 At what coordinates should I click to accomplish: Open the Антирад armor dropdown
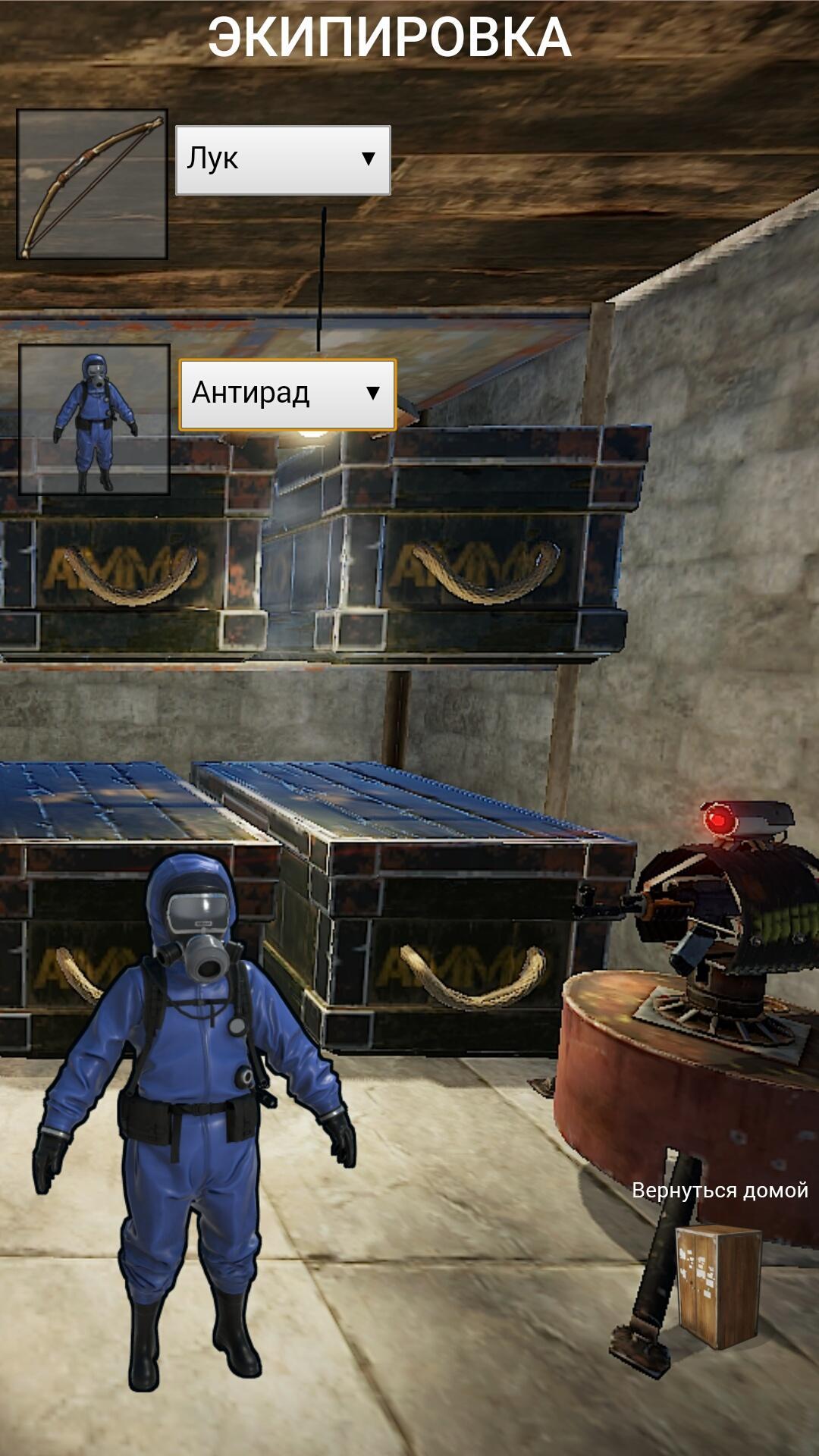pyautogui.click(x=287, y=394)
